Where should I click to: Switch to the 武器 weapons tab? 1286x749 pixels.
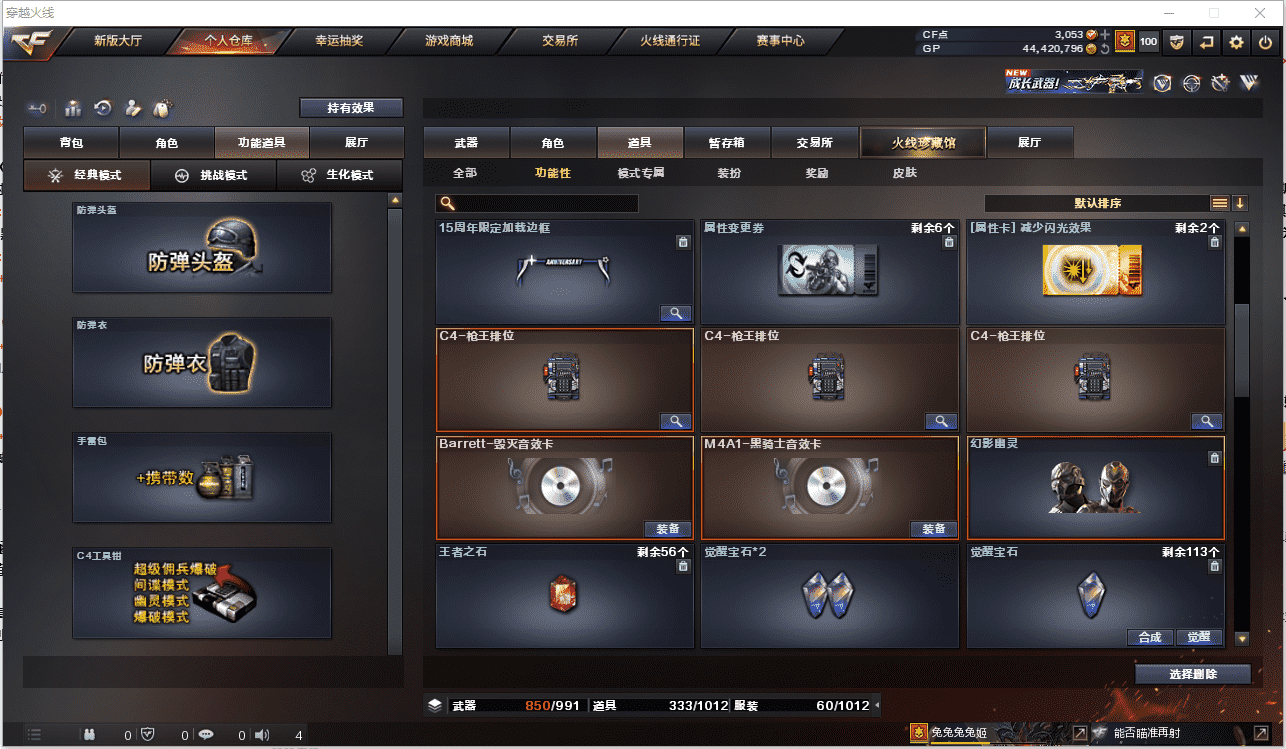coord(466,143)
